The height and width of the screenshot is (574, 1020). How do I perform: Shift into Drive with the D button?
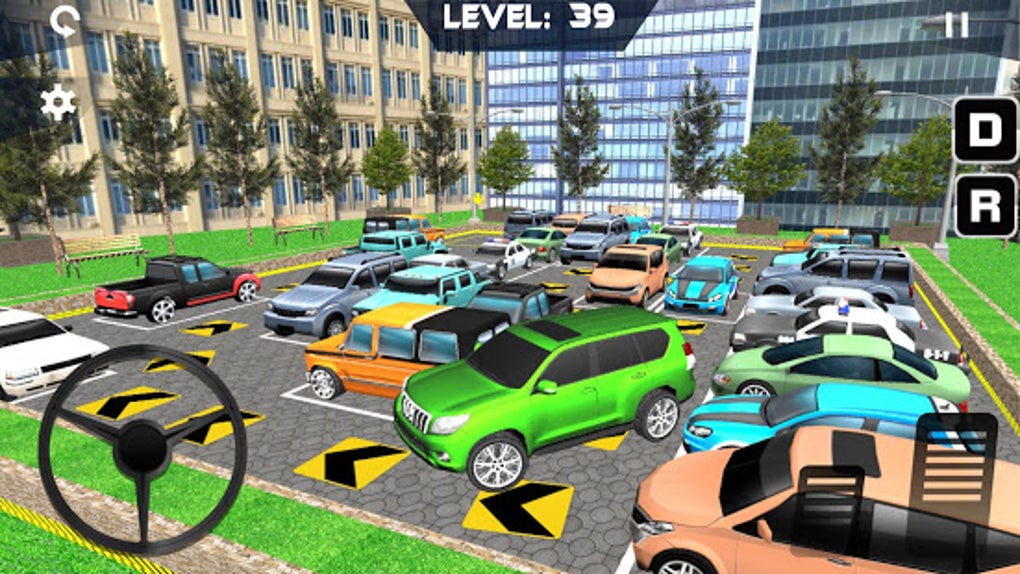click(984, 130)
